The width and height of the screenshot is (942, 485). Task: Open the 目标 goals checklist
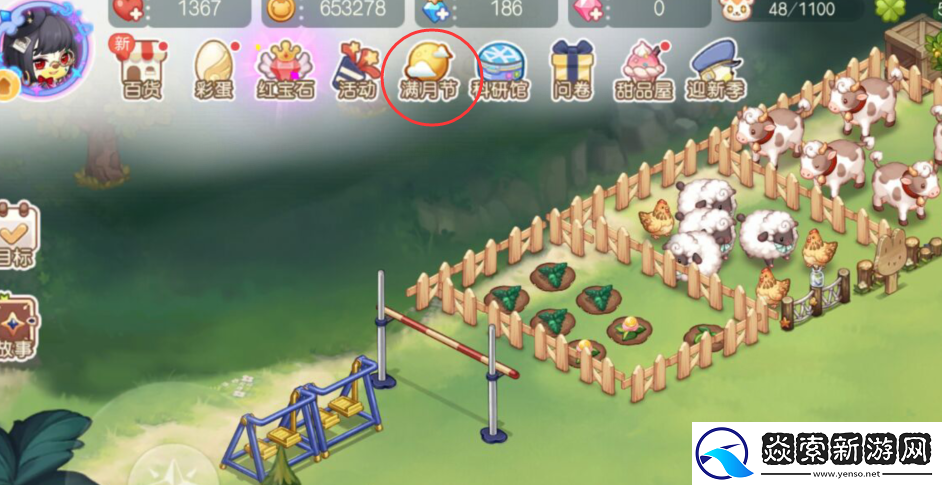pyautogui.click(x=15, y=235)
